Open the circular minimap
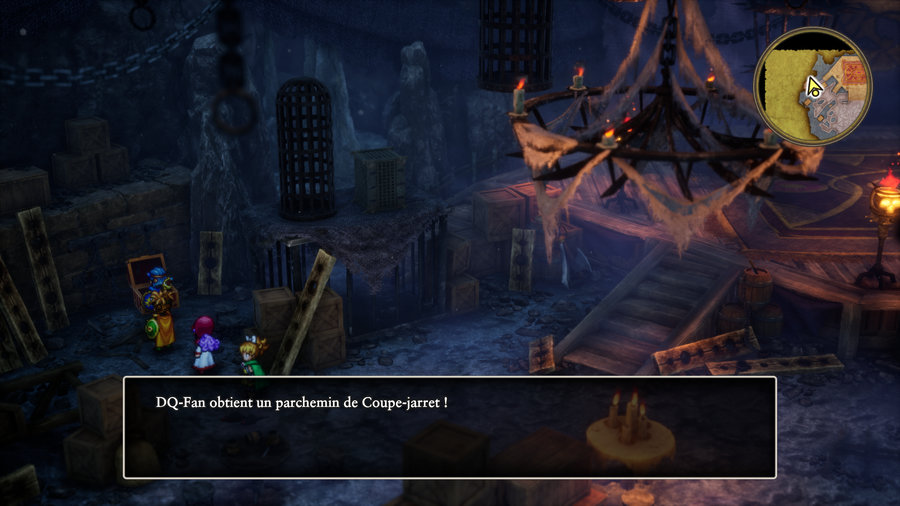 pyautogui.click(x=812, y=86)
